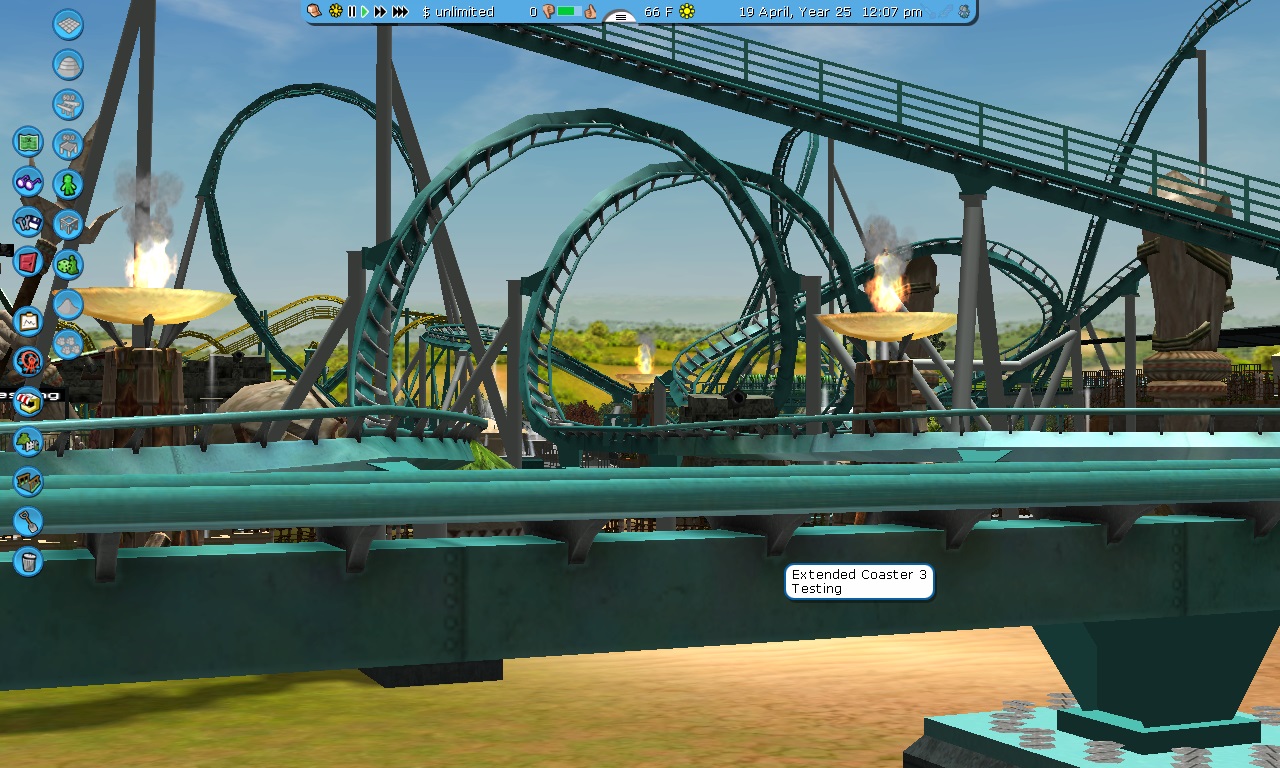Screen dimensions: 1280x768
Task: Open the park map icon
Action: tap(28, 142)
